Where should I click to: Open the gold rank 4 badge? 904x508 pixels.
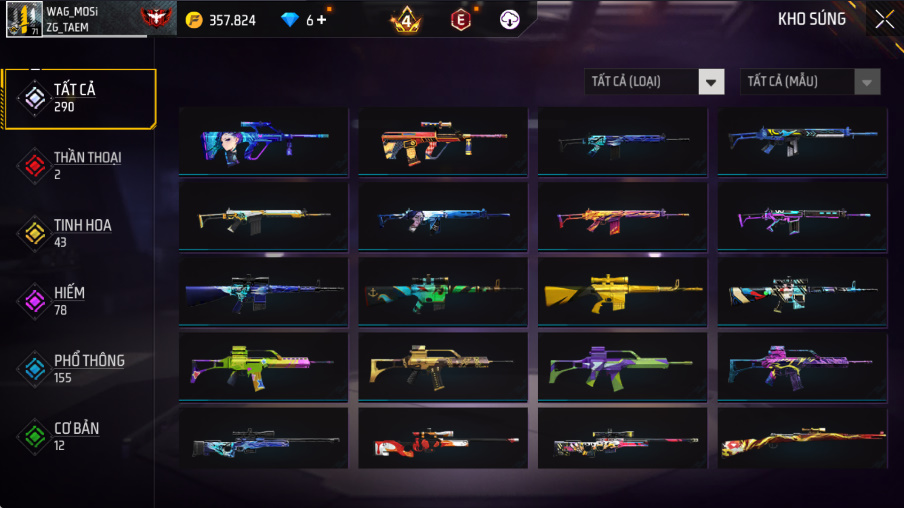(405, 19)
